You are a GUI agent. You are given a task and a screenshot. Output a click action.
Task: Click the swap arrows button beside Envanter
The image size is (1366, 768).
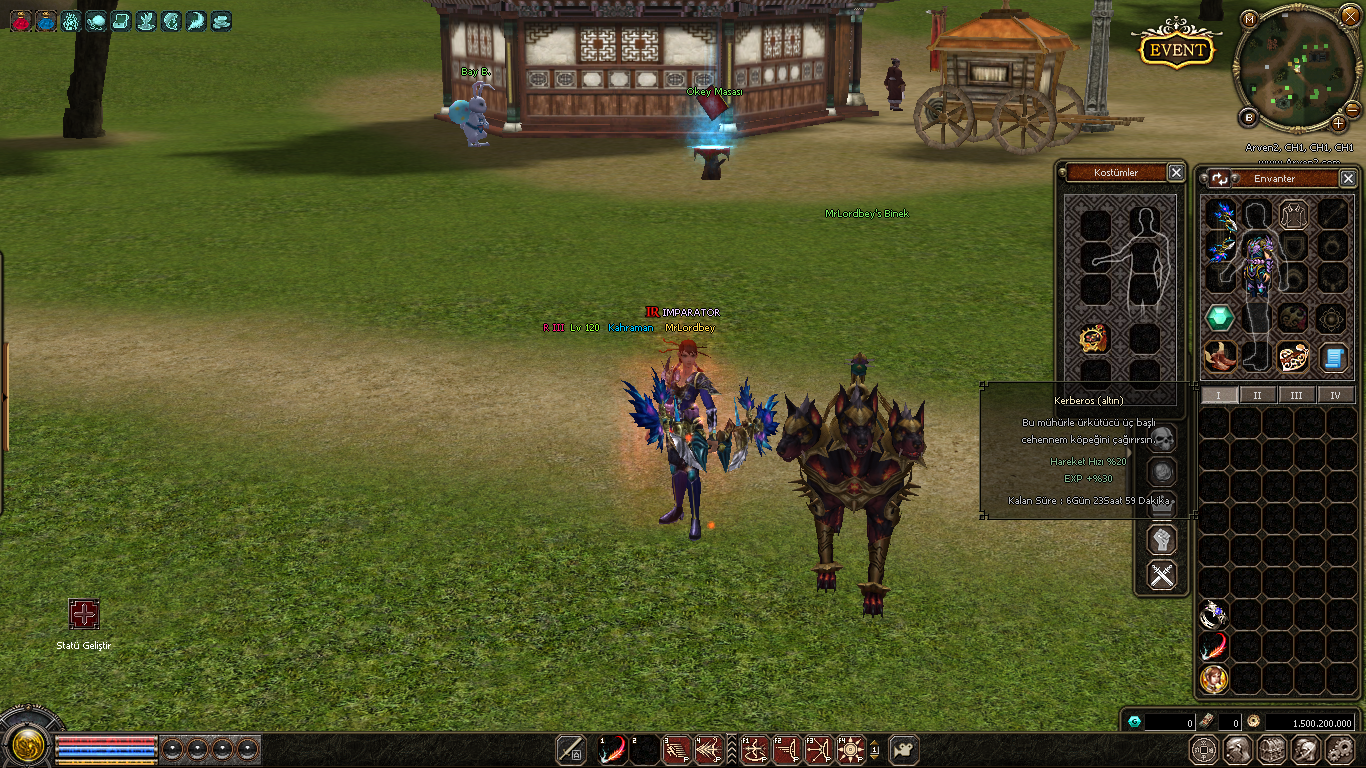1220,179
